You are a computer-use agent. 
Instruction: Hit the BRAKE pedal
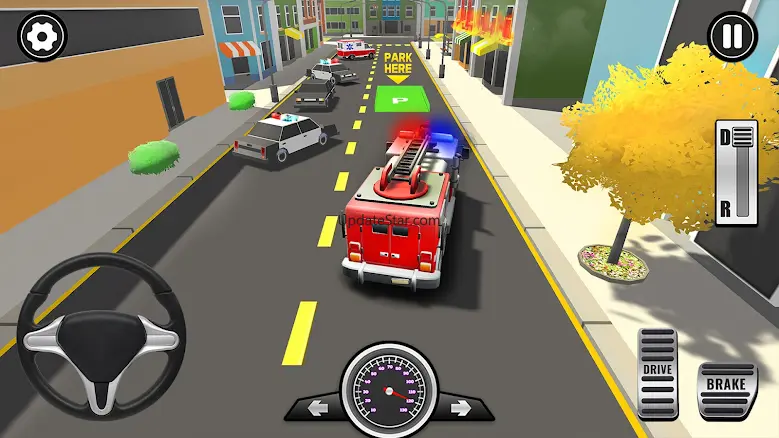pyautogui.click(x=726, y=387)
